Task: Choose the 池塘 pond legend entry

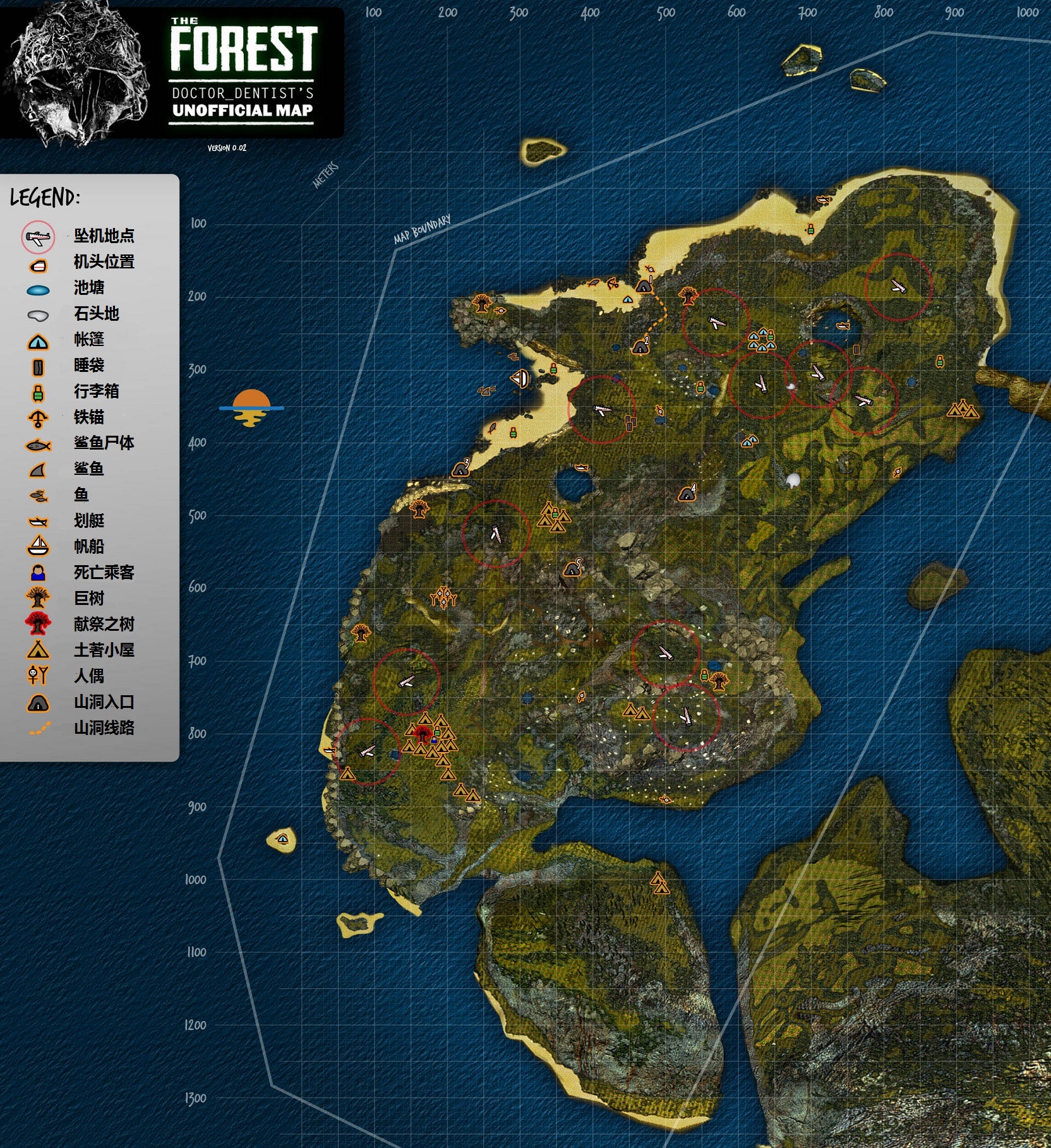Action: coord(88,288)
